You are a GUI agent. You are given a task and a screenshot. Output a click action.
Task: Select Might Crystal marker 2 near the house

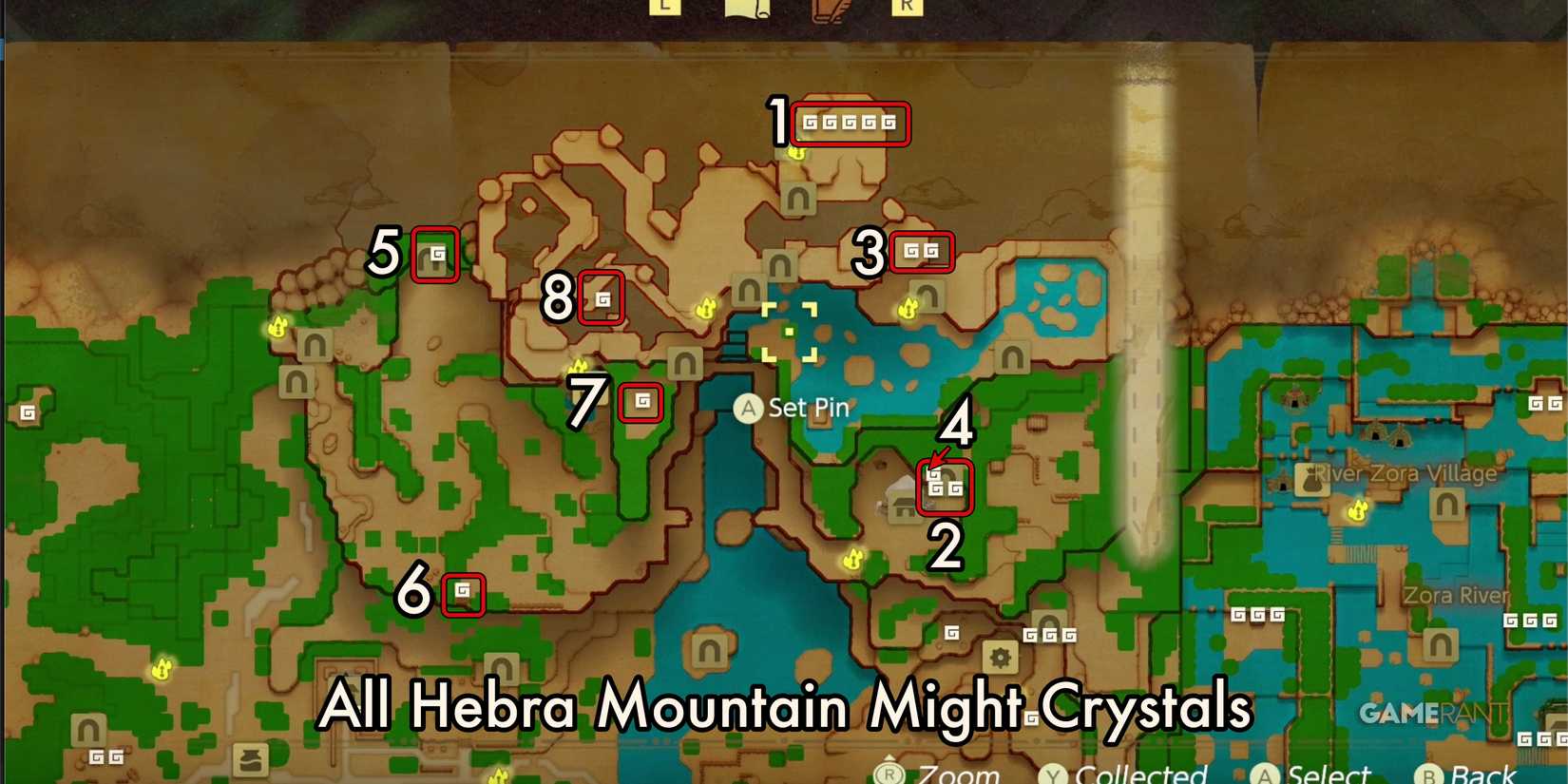coord(945,488)
